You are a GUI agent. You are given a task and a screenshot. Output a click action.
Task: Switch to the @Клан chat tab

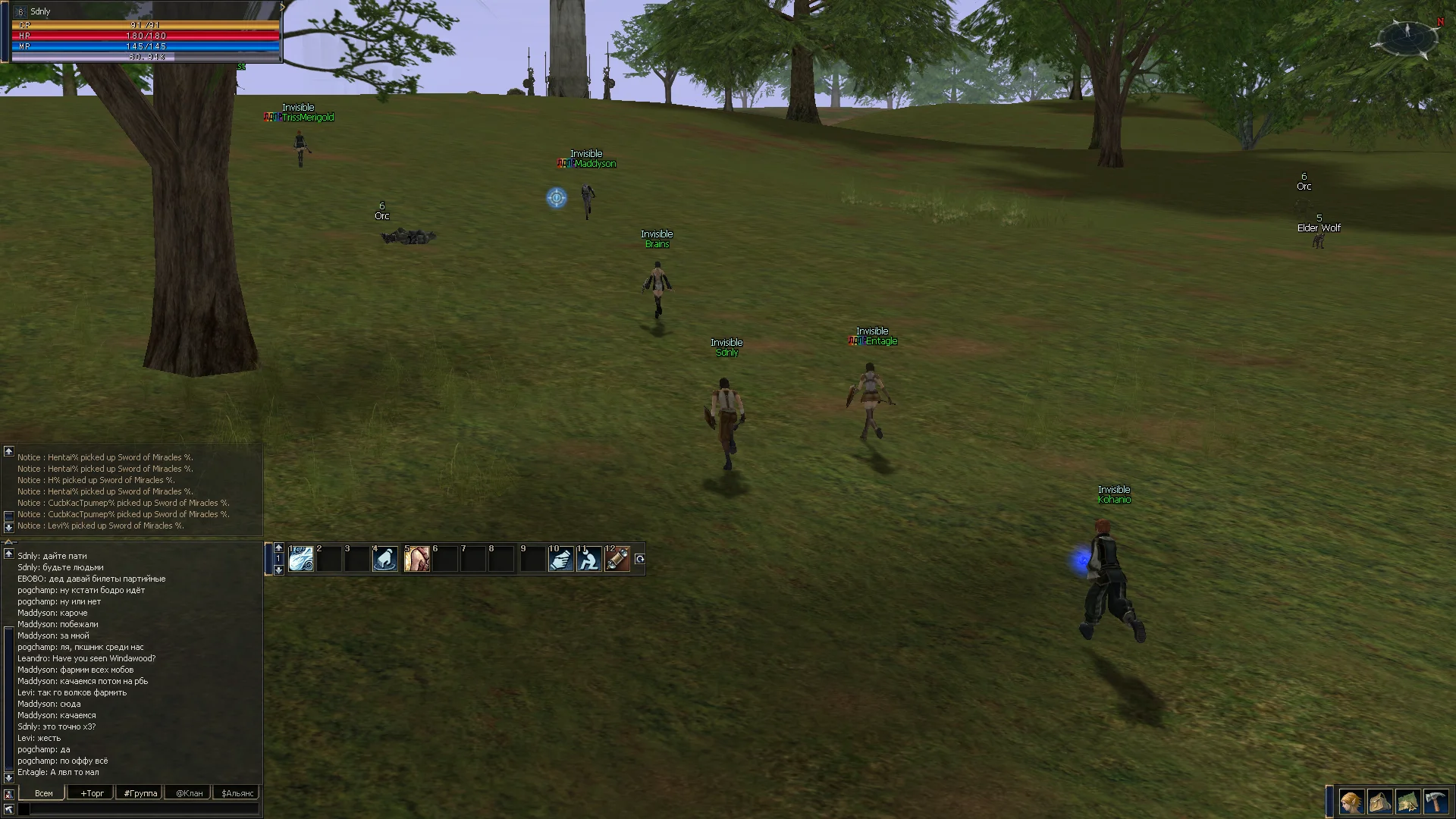189,793
